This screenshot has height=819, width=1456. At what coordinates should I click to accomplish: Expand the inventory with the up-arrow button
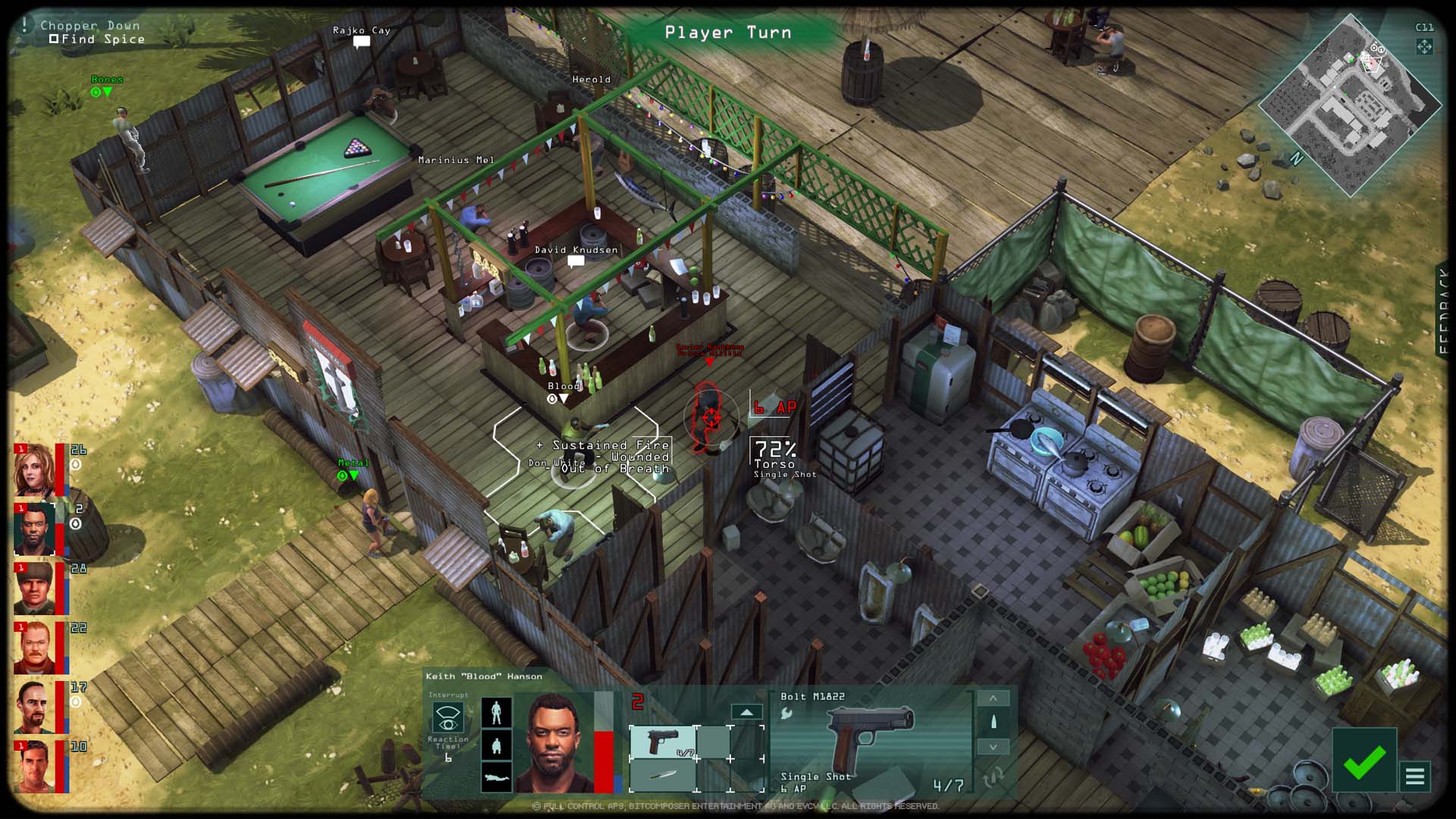point(746,712)
